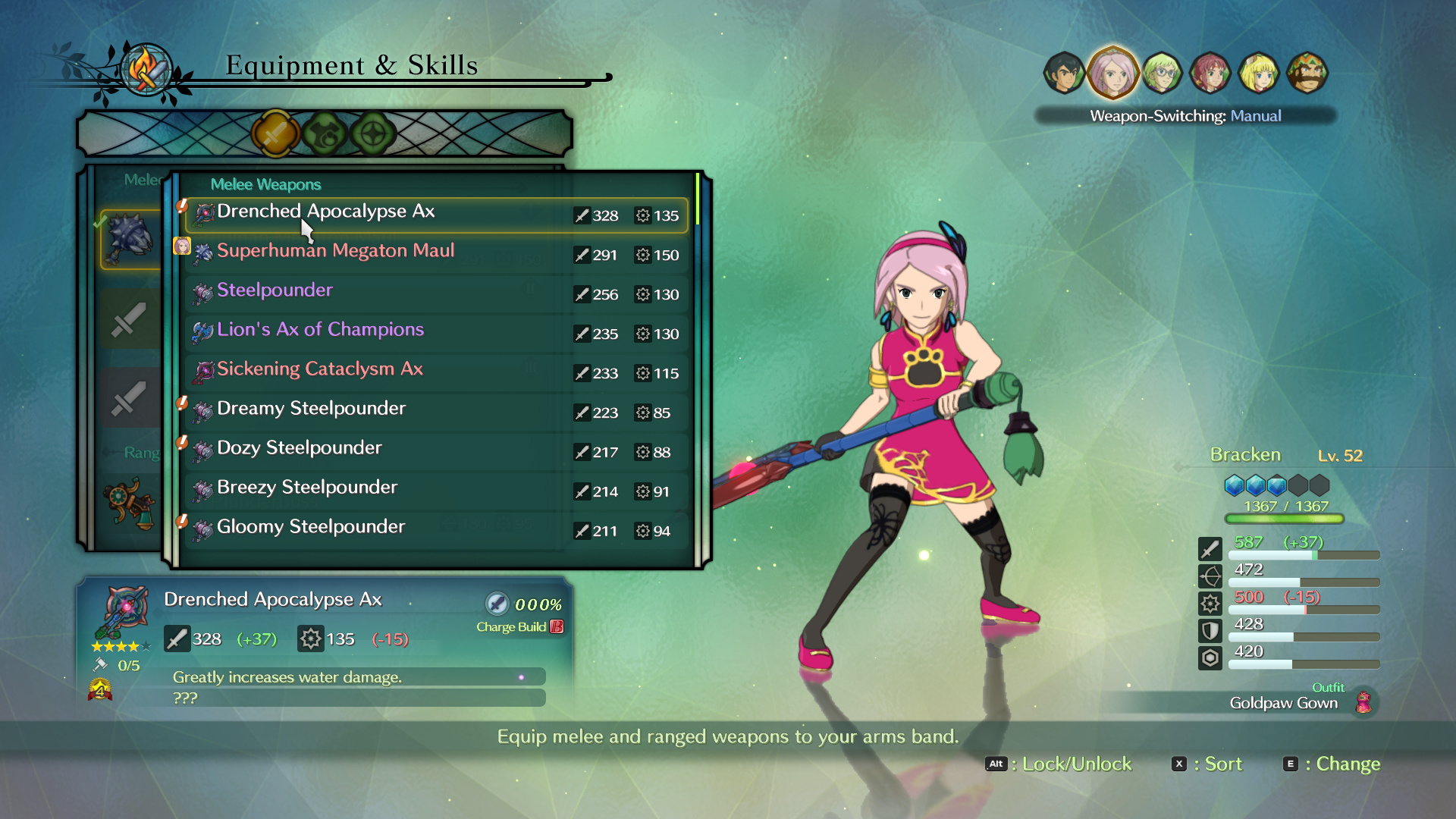Select the black-haired boy party portrait
This screenshot has width=1456, height=819.
[x=1064, y=74]
